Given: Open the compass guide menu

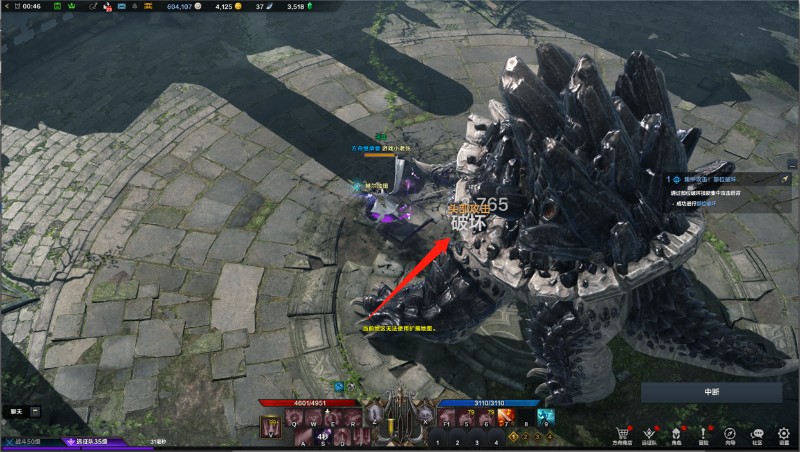Looking at the screenshot, I should 730,434.
